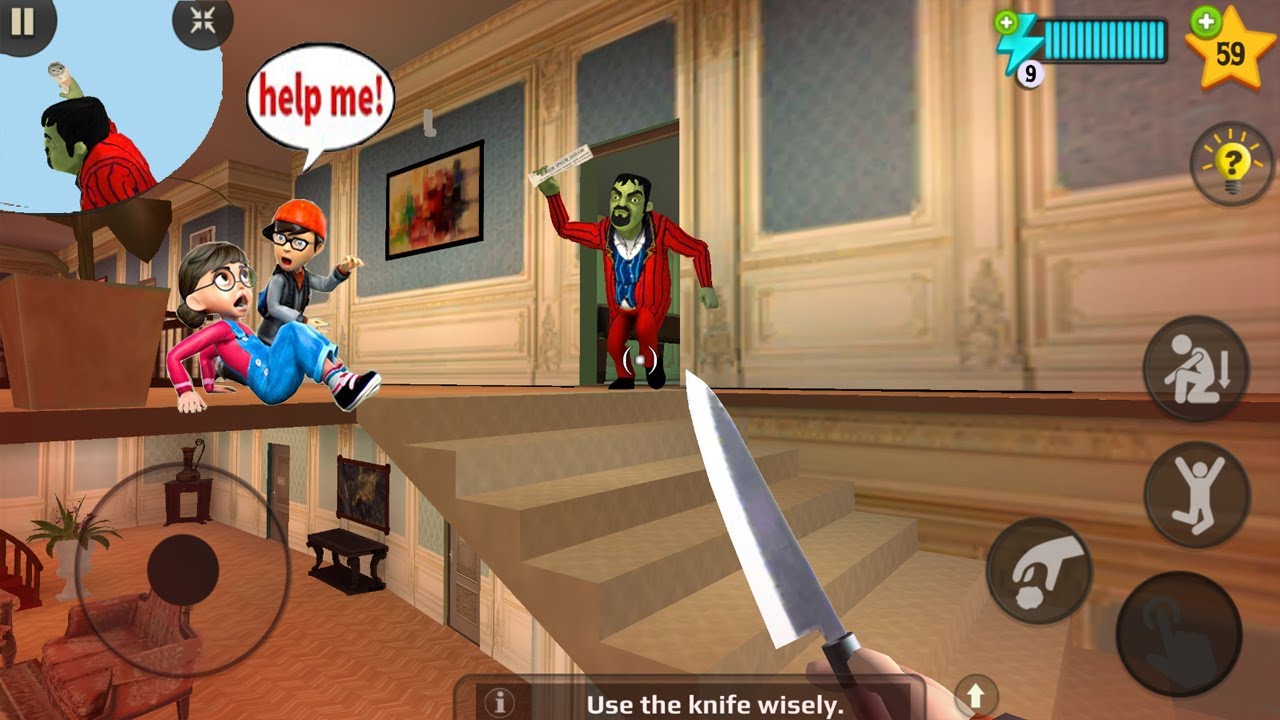Toggle the crouch button
The height and width of the screenshot is (720, 1280).
point(1196,368)
